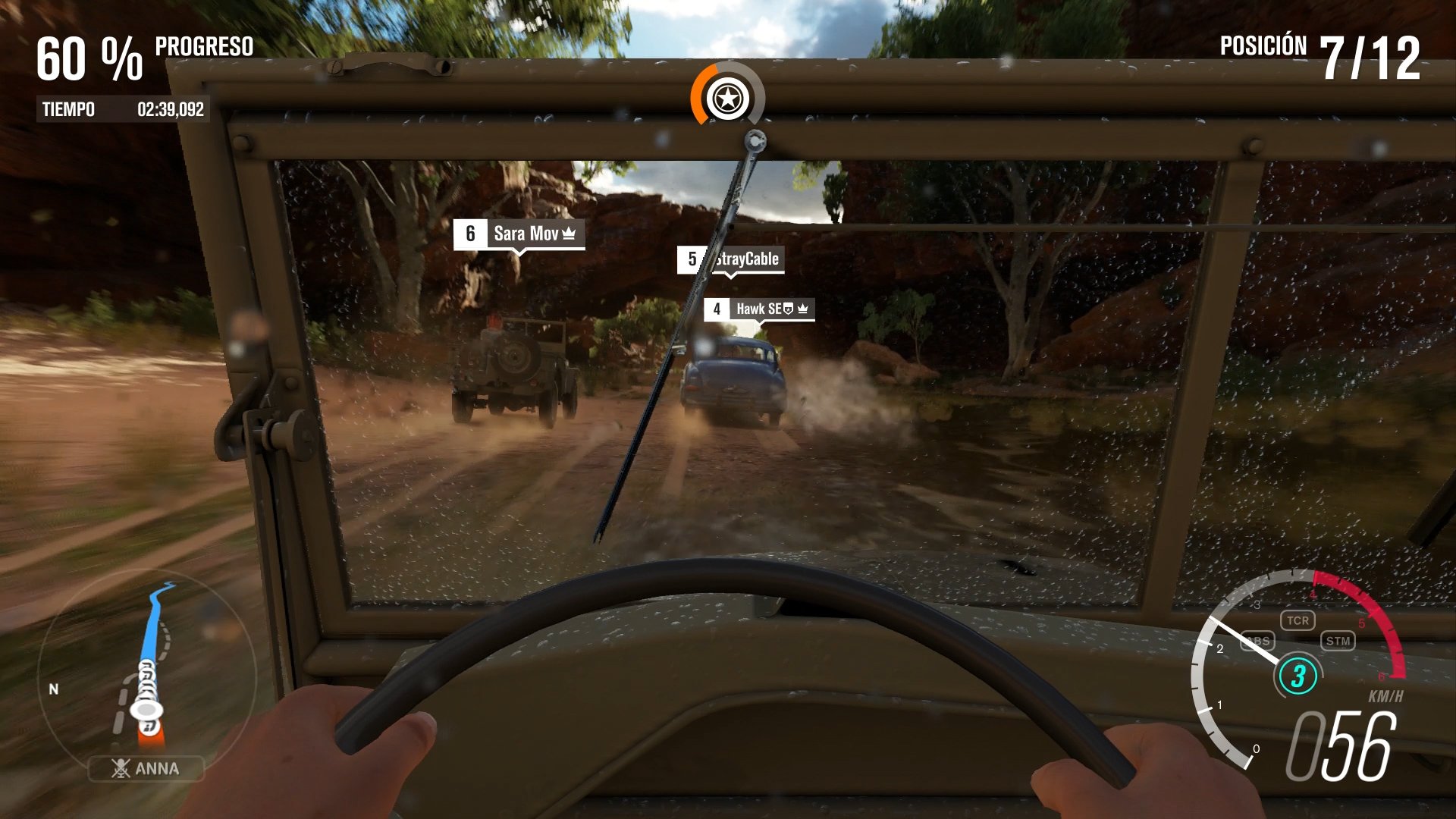1456x819 pixels.
Task: Toggle the STM stability indicator
Action: pos(1339,641)
